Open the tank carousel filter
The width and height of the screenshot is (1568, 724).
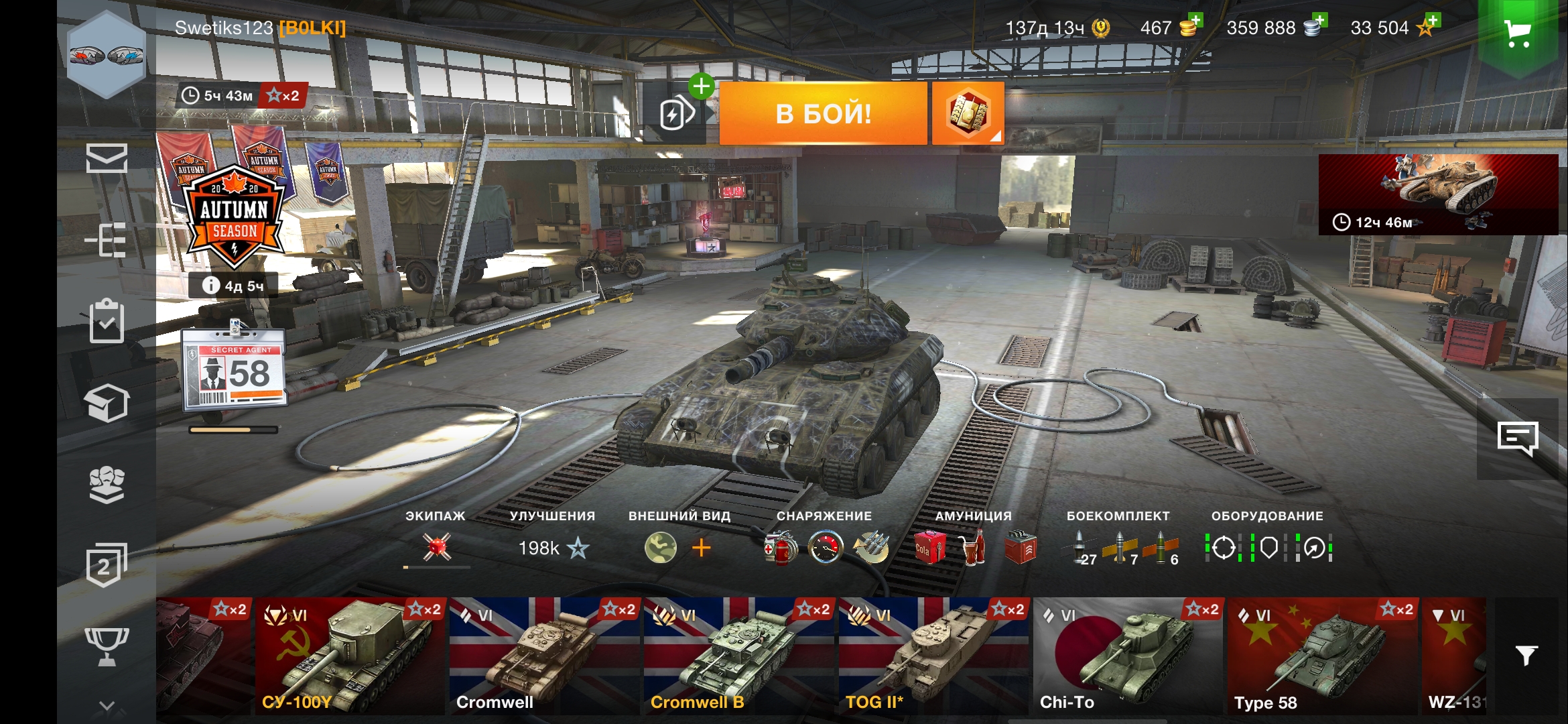pyautogui.click(x=1526, y=655)
